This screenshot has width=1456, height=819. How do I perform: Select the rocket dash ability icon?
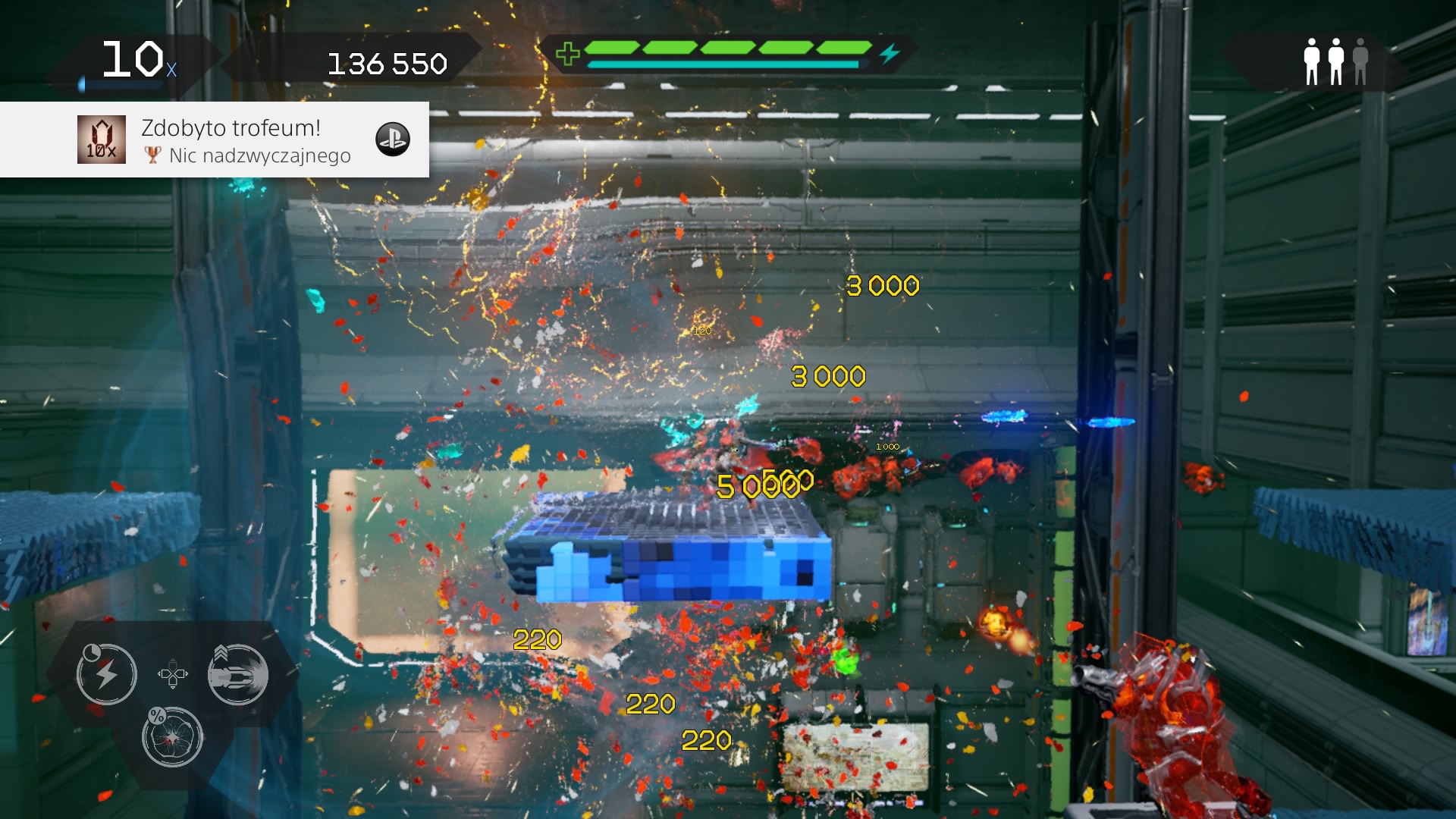click(x=239, y=675)
